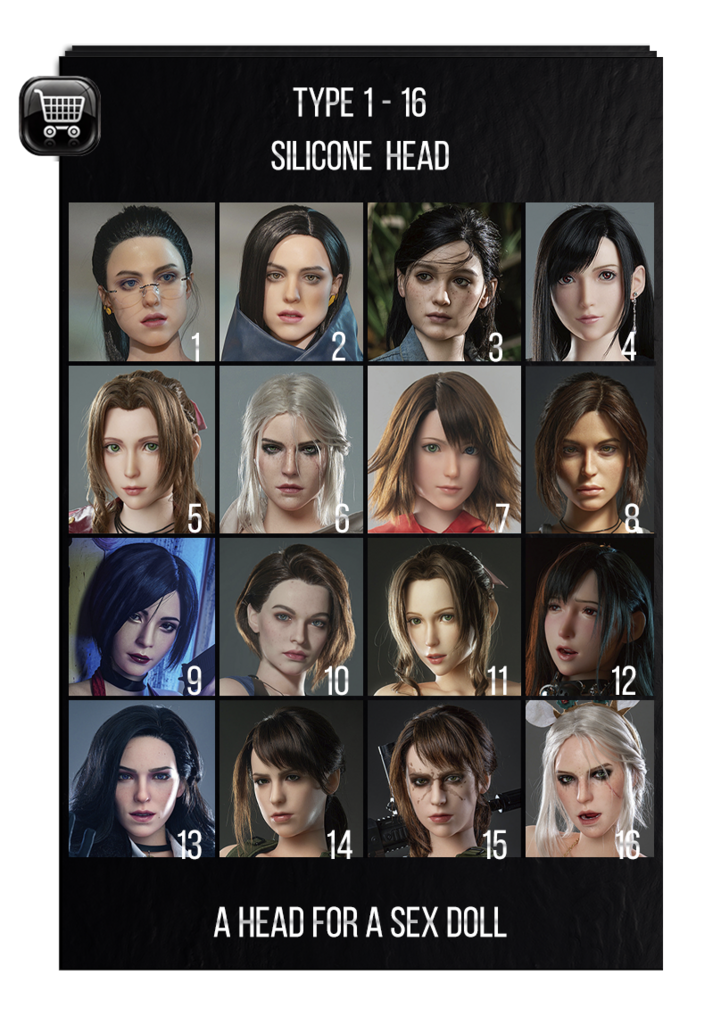Pick head type 8 thumbnail

tap(589, 449)
